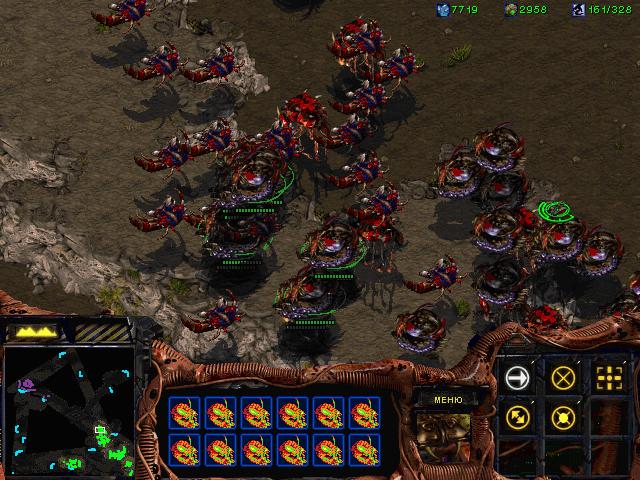Toggle the yellow button above the minimap
Image resolution: width=640 pixels, height=480 pixels.
(35, 330)
